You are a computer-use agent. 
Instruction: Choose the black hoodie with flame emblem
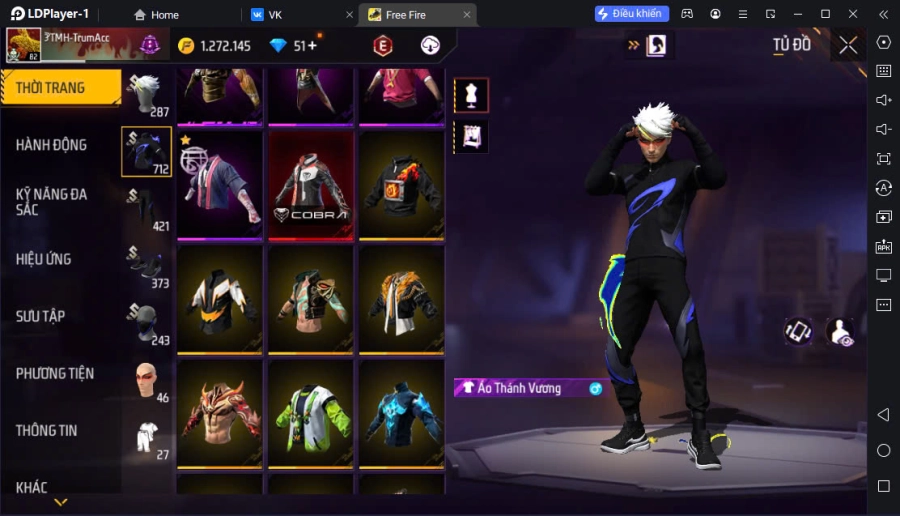pos(401,185)
